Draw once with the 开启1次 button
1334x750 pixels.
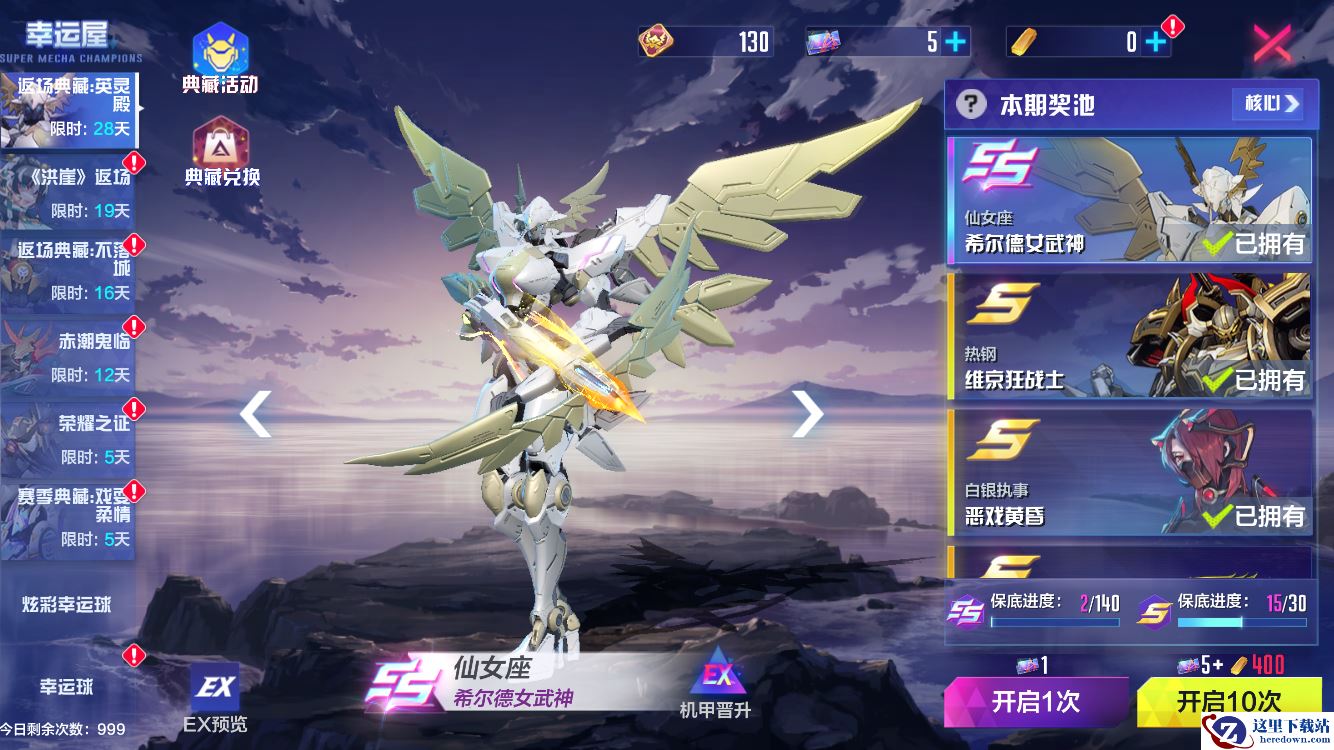[x=1036, y=701]
